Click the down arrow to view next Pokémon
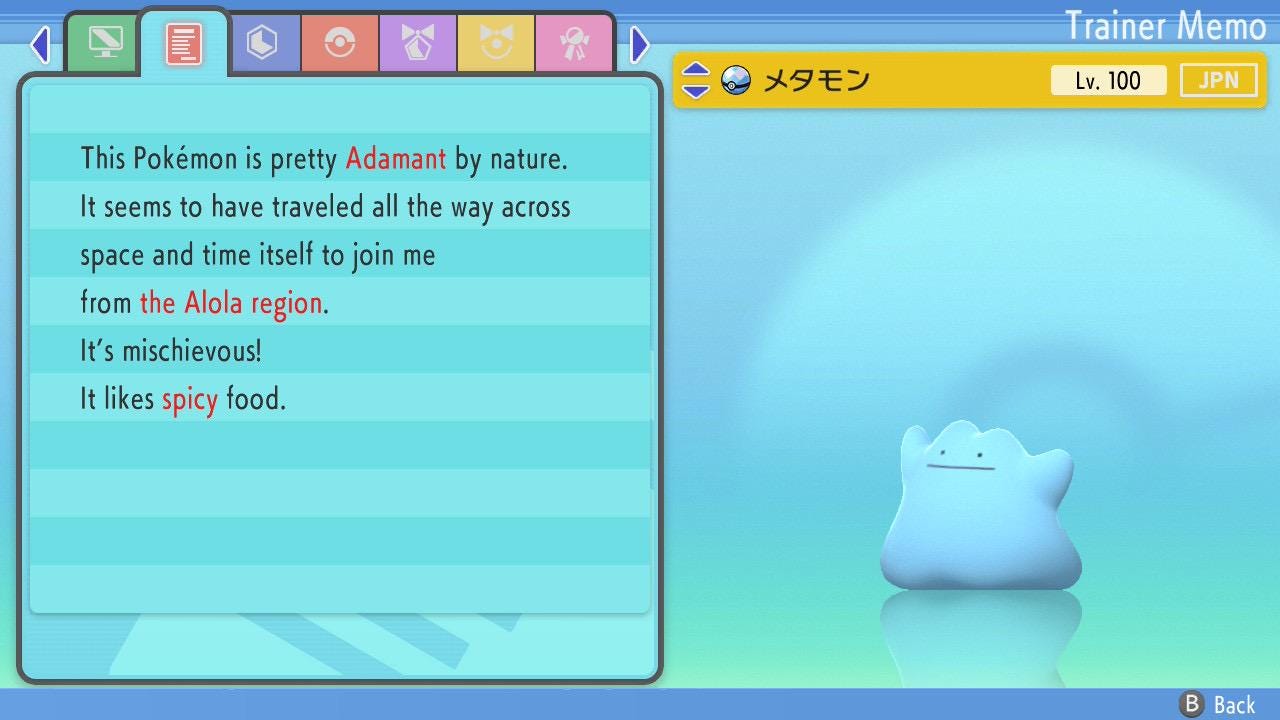 coord(694,90)
